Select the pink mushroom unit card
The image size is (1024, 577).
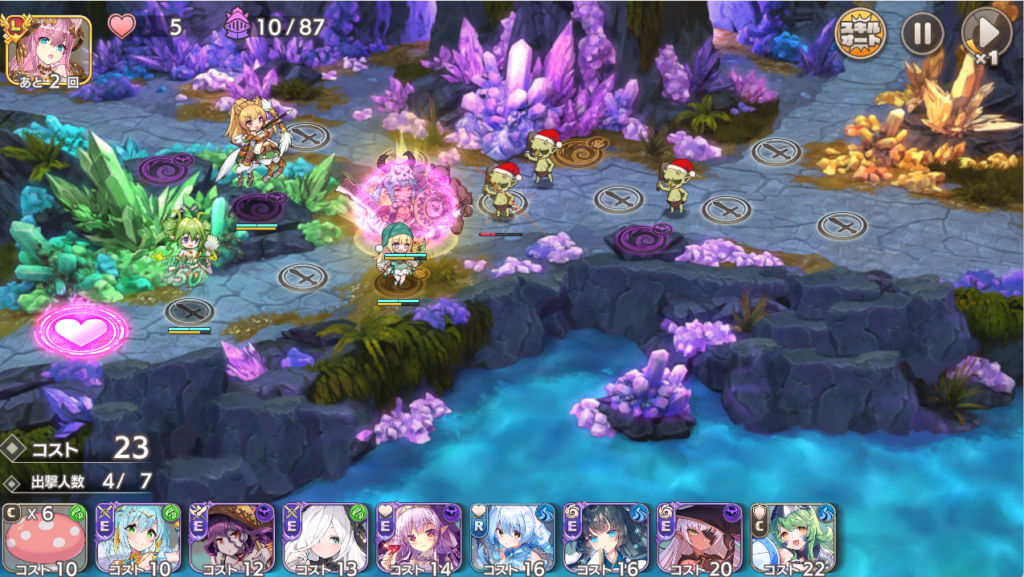[x=42, y=538]
